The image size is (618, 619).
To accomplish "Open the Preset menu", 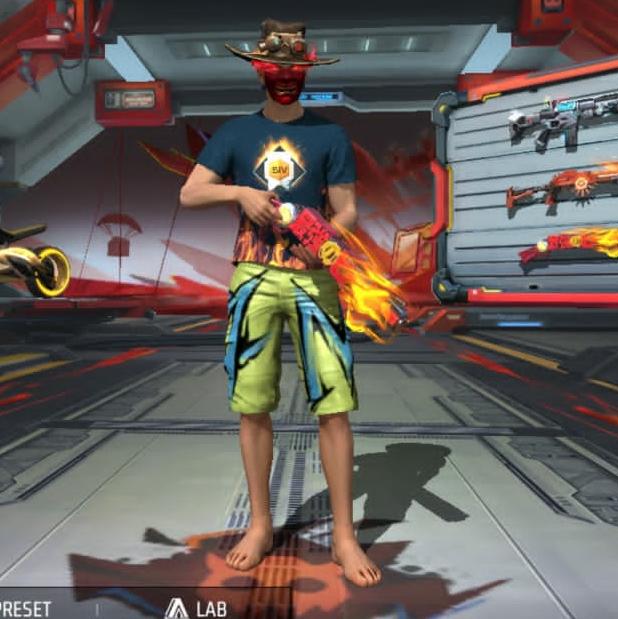I will 26,608.
